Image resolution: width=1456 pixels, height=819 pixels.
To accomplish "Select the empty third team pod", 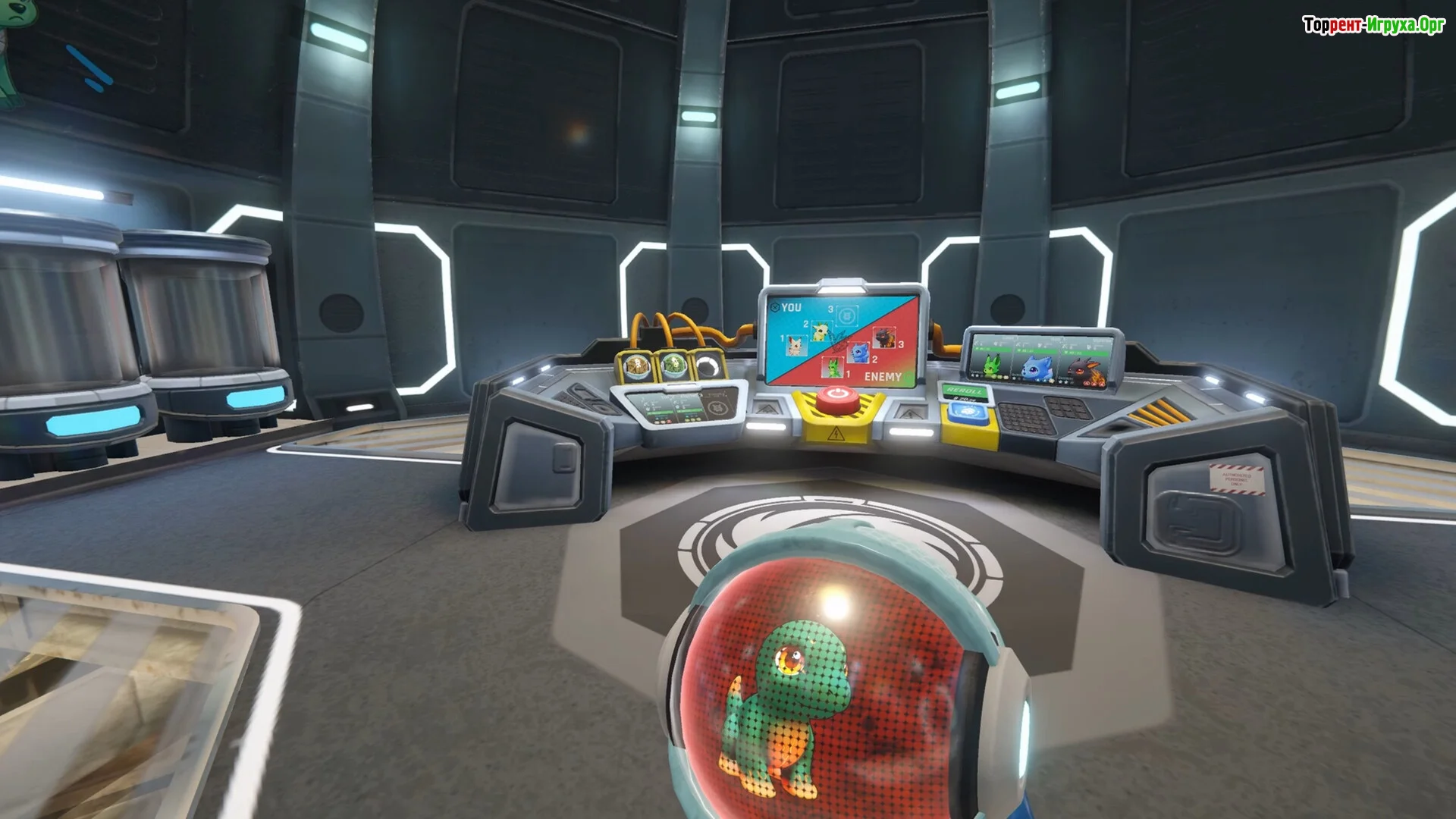I will click(x=708, y=367).
